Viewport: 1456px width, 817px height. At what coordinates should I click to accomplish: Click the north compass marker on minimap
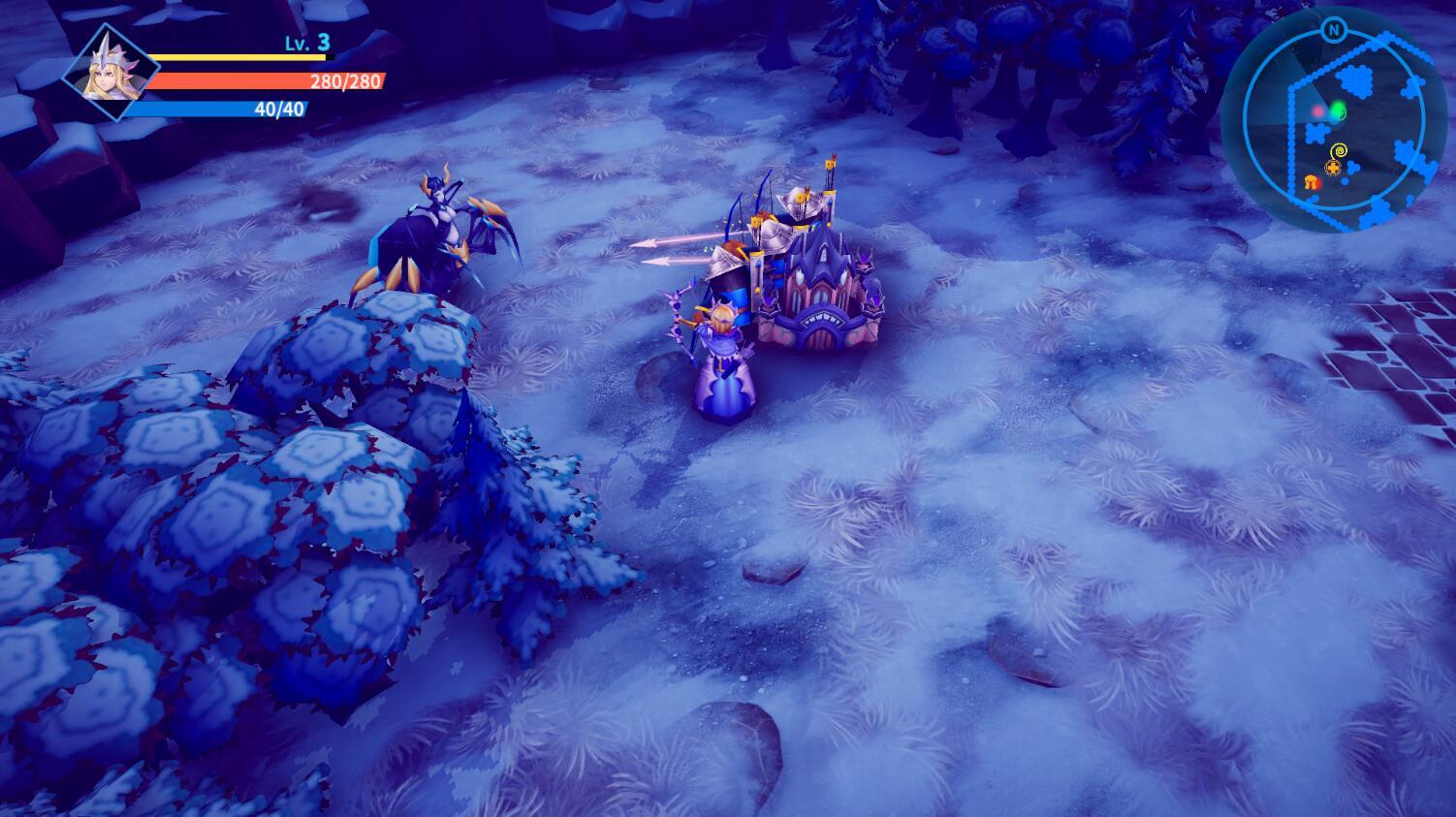tap(1334, 30)
